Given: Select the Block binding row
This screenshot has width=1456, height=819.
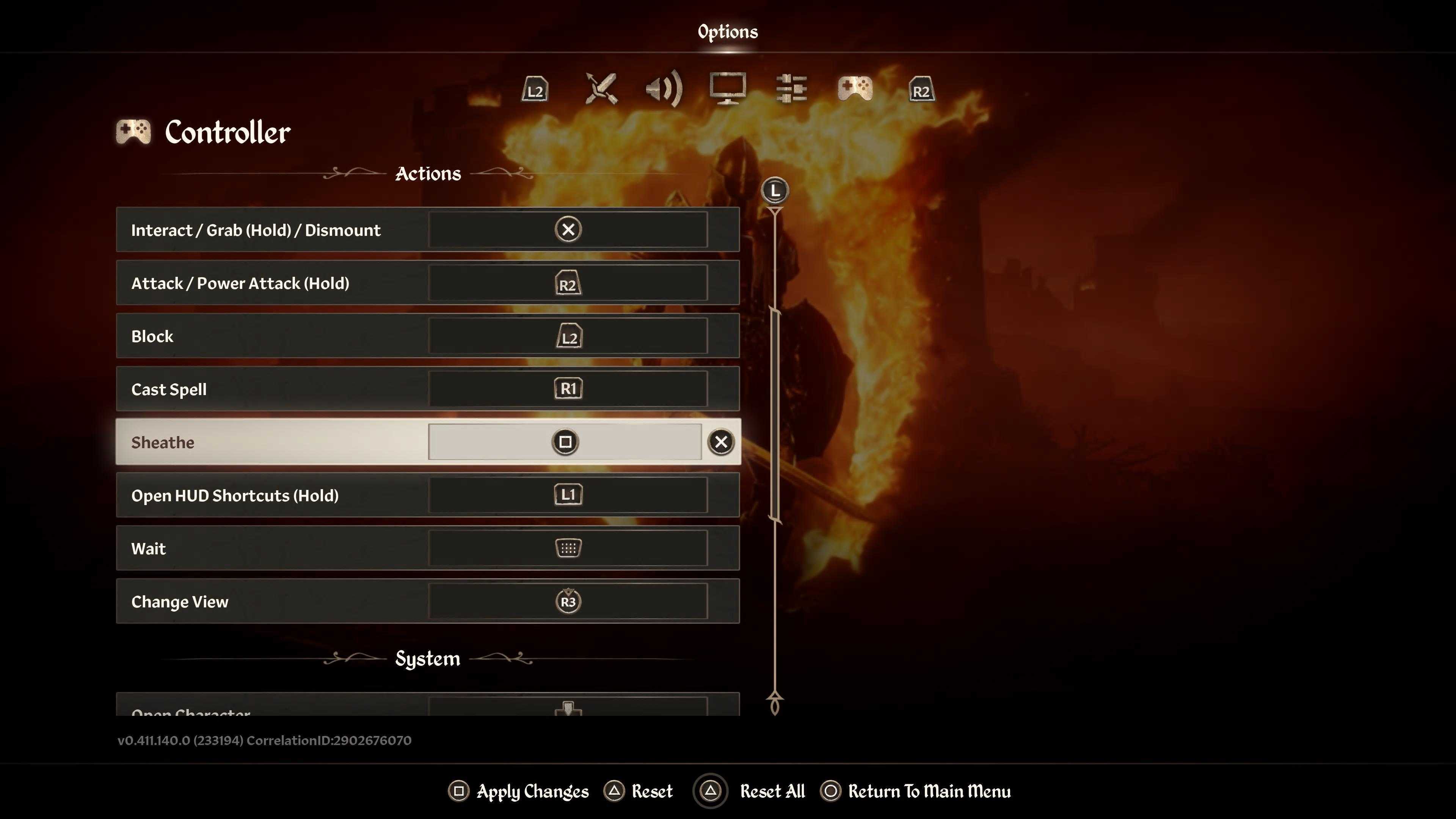Looking at the screenshot, I should tap(427, 336).
